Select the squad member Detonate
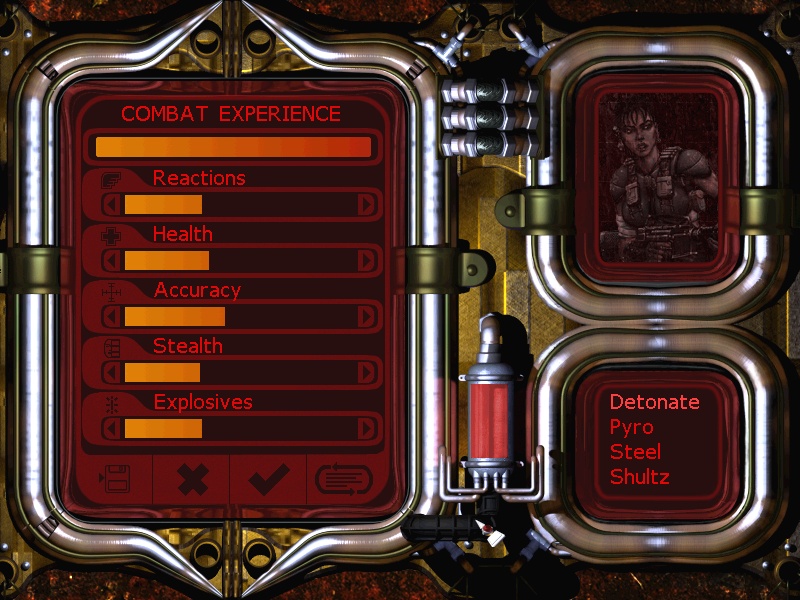The height and width of the screenshot is (600, 800). coord(654,402)
